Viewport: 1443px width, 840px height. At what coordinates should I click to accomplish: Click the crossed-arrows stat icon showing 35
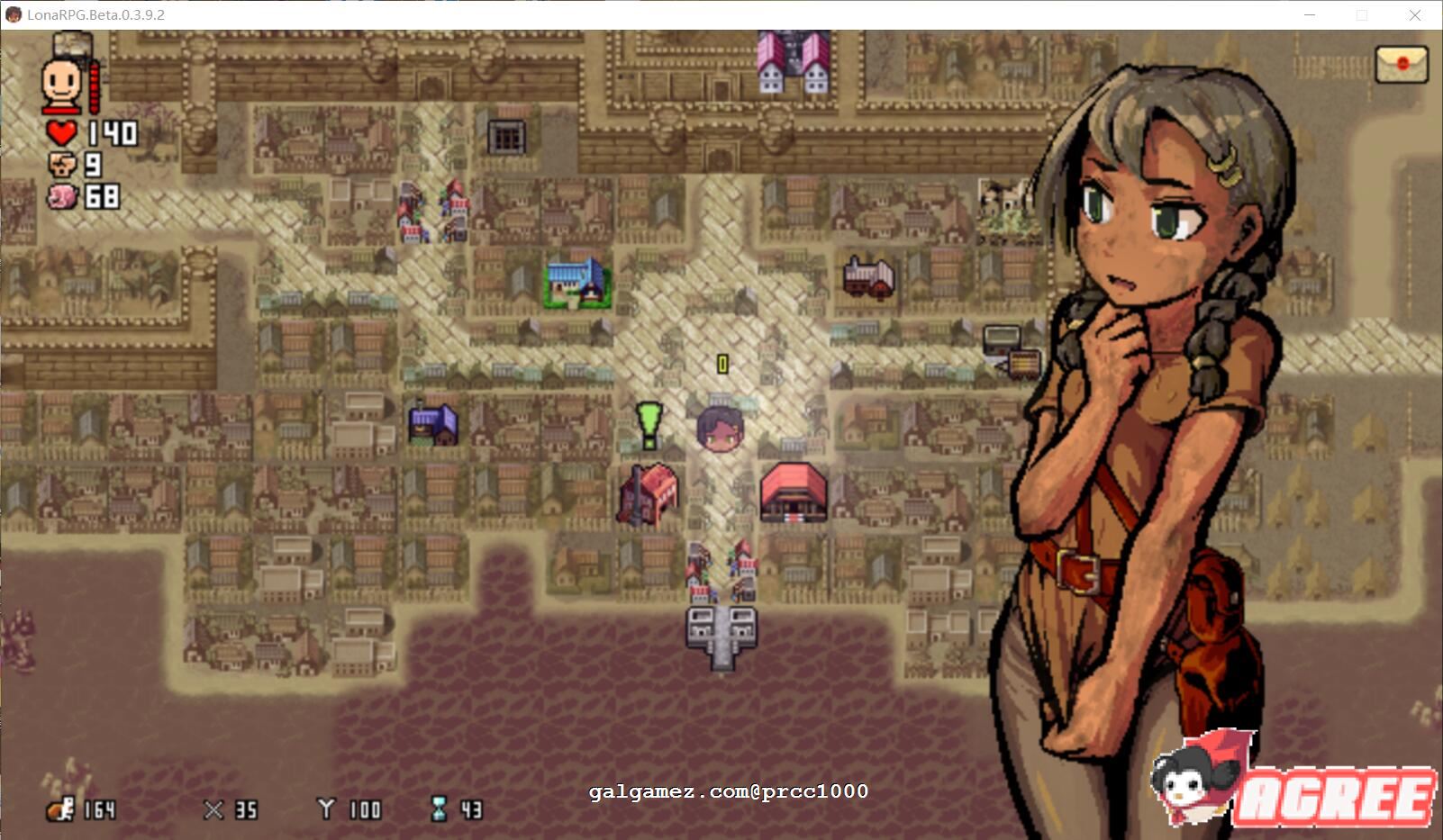216,809
